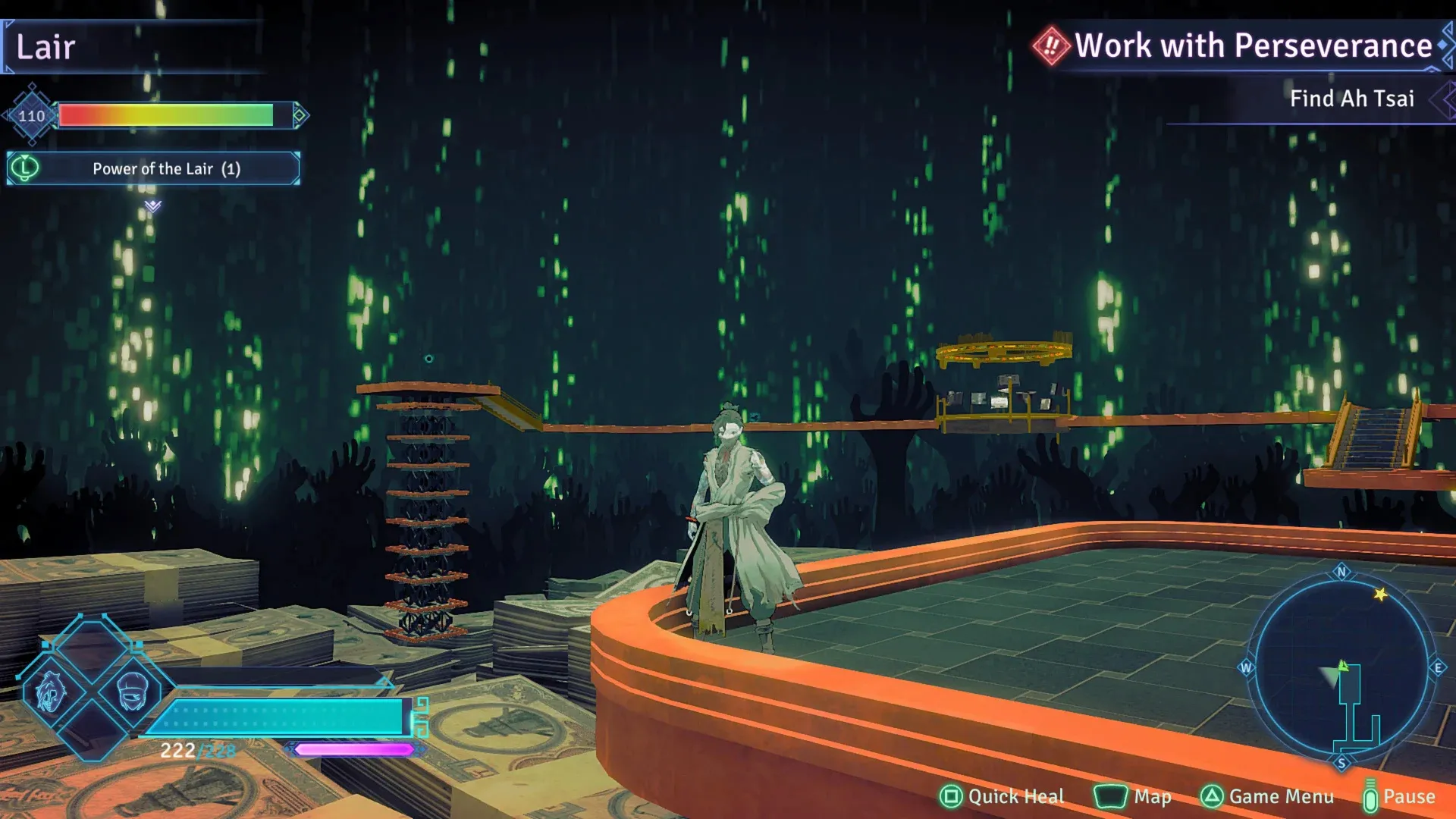Choose the left character portrait in the party diamond

50,692
